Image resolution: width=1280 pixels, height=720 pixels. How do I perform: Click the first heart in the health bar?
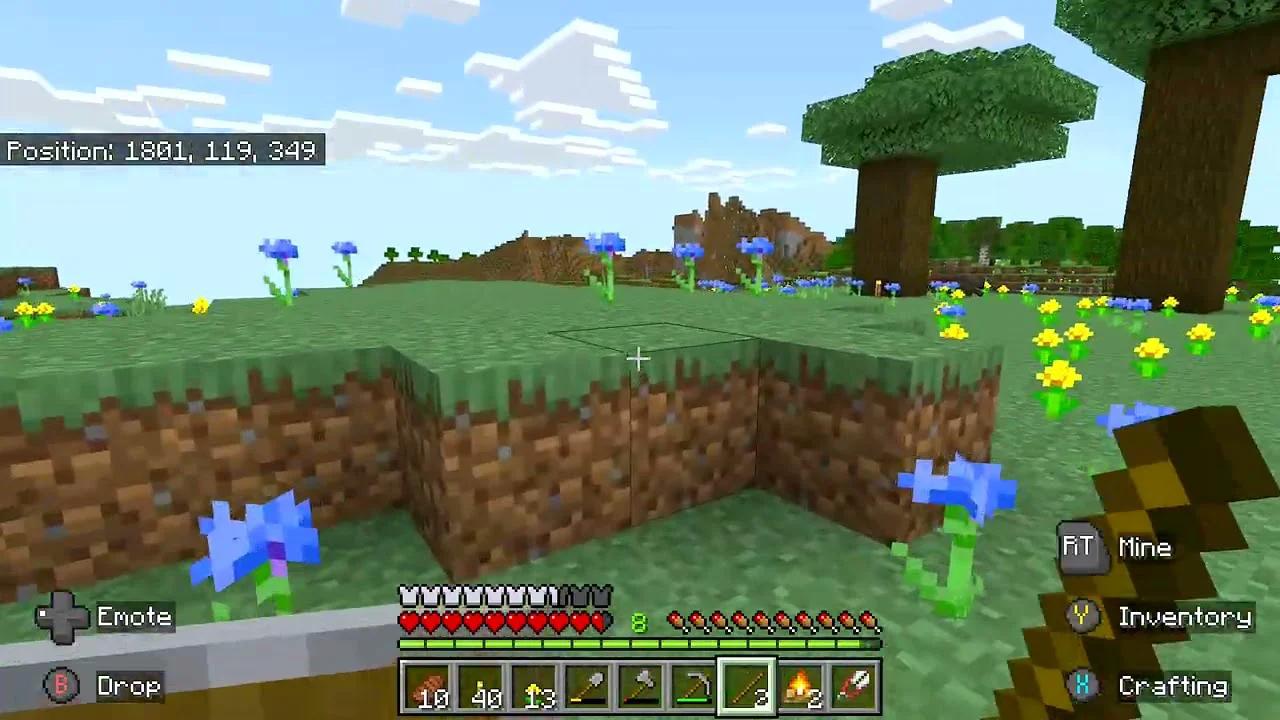tap(410, 620)
